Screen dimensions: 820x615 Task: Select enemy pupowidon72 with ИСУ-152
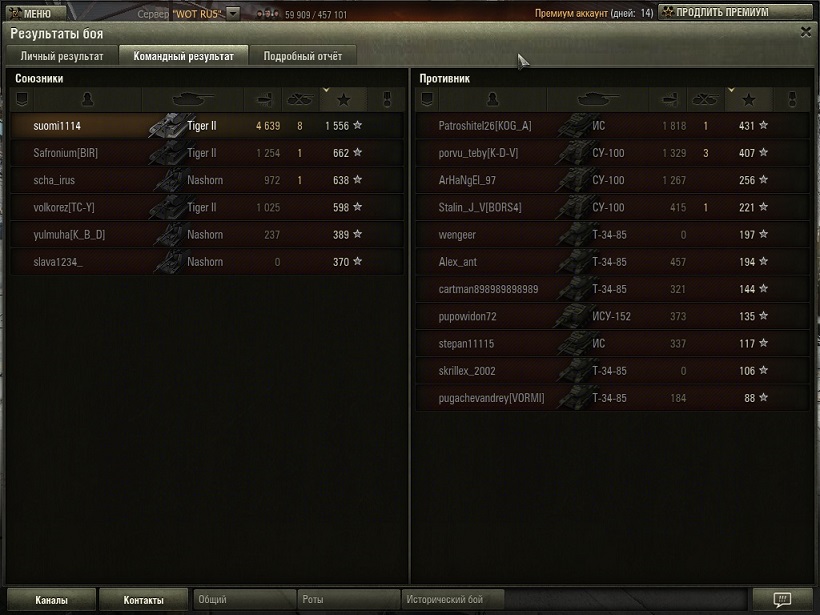point(610,317)
